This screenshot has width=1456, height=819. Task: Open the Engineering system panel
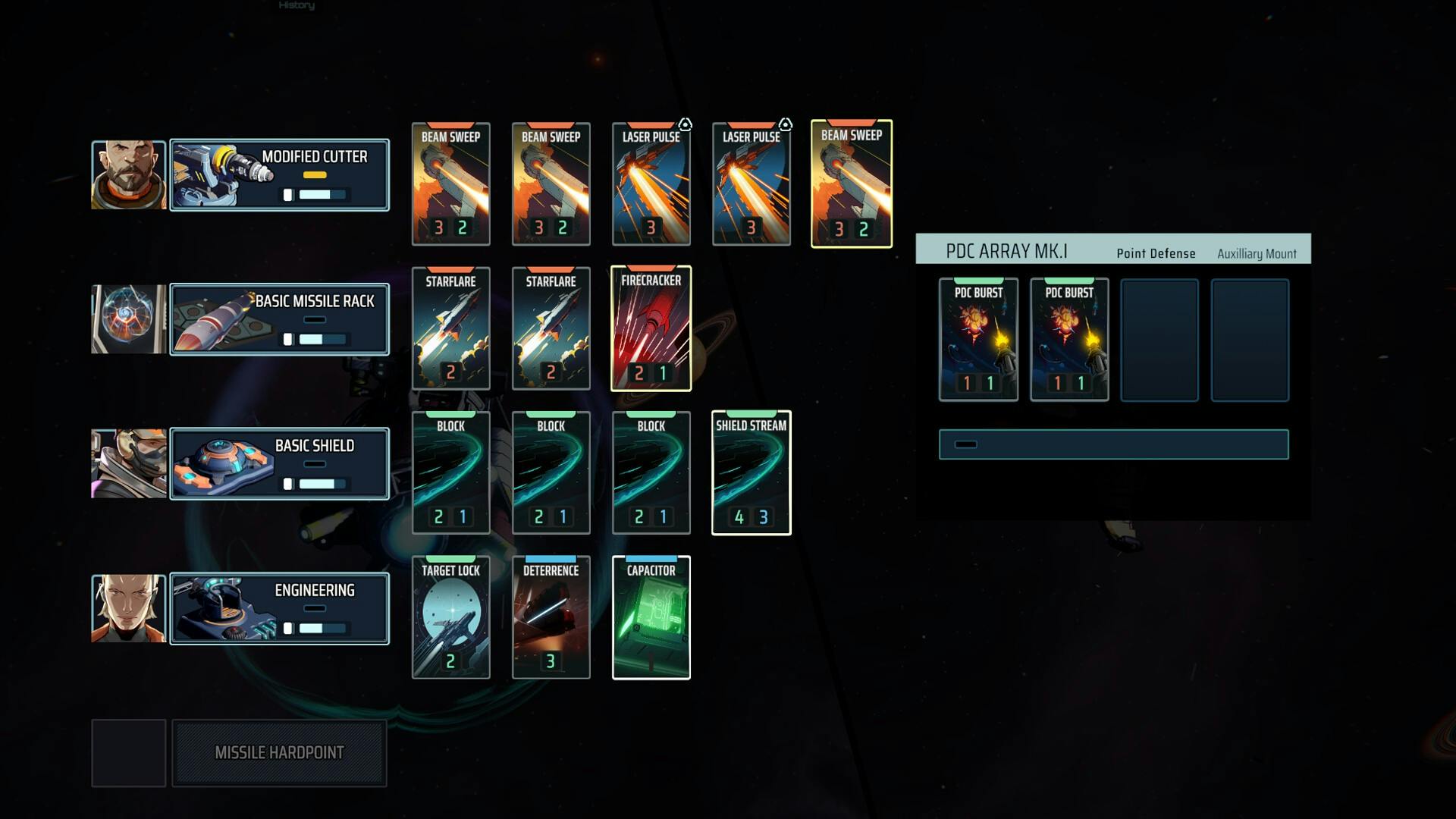279,608
